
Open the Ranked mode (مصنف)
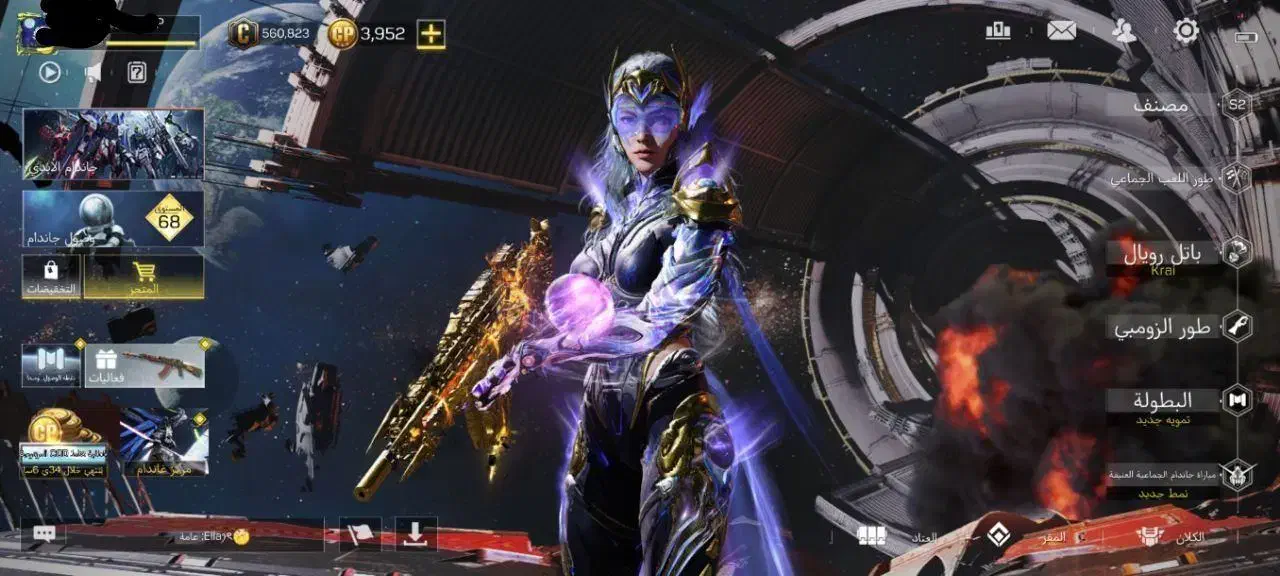[x=1162, y=105]
